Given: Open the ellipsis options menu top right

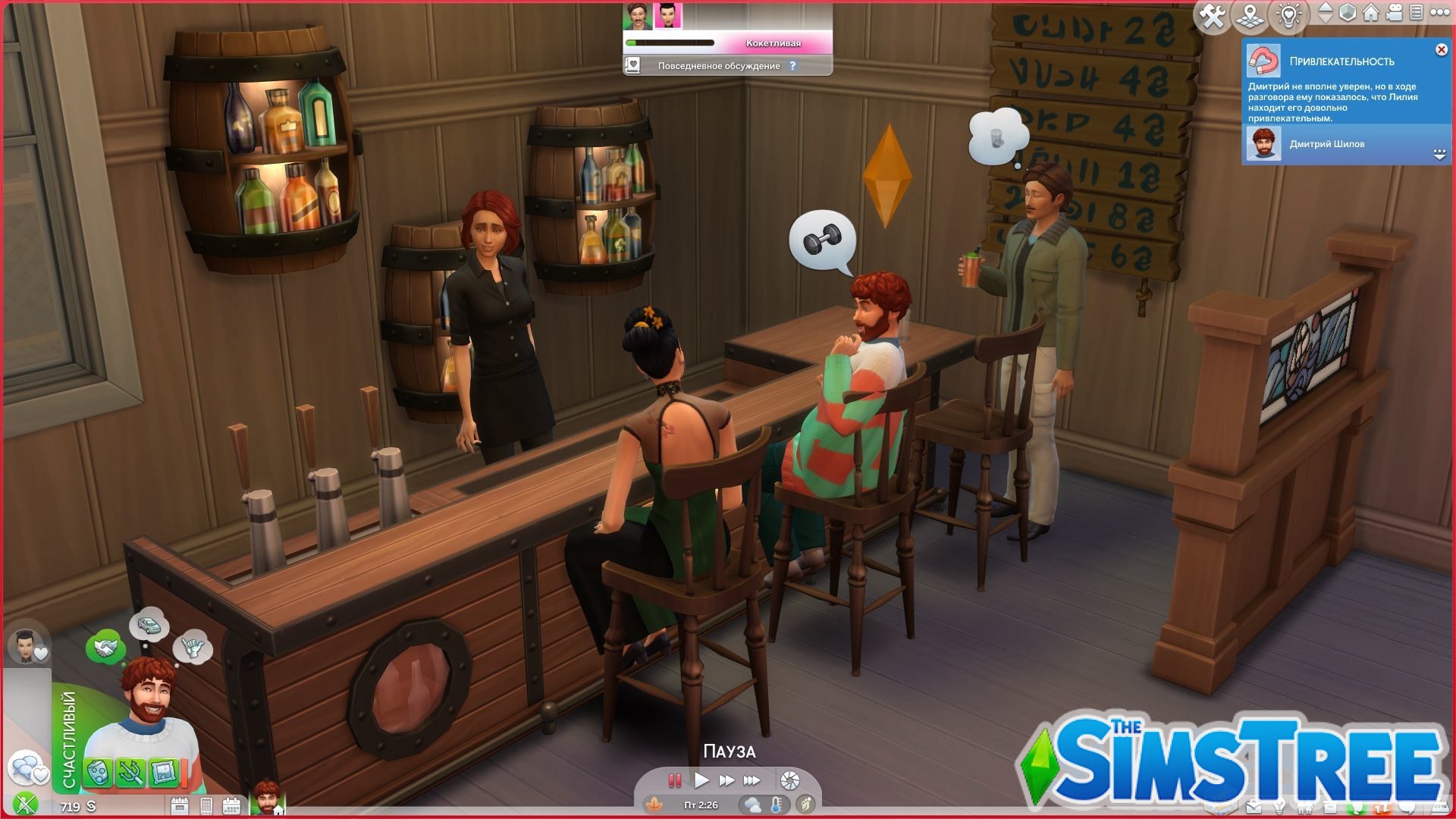Looking at the screenshot, I should [1441, 13].
